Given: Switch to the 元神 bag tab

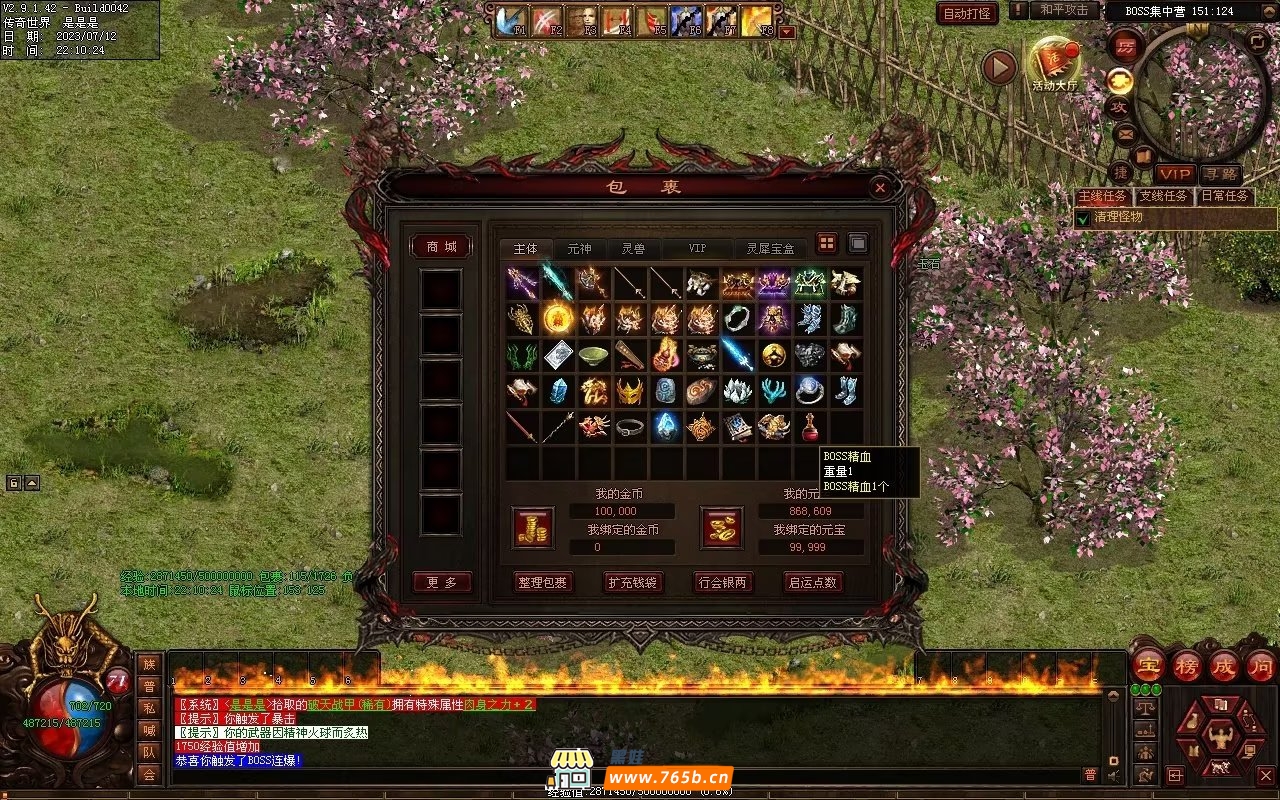Looking at the screenshot, I should tap(579, 248).
